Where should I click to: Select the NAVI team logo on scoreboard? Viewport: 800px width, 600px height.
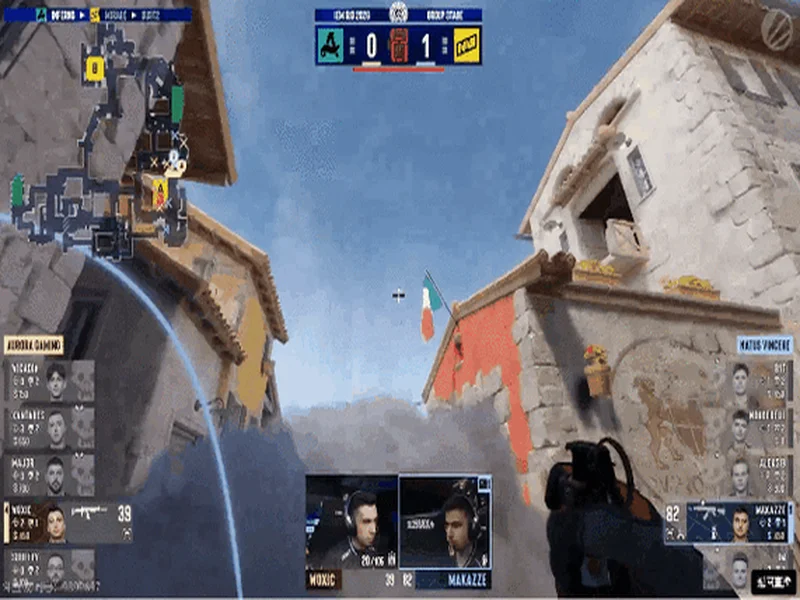click(465, 45)
